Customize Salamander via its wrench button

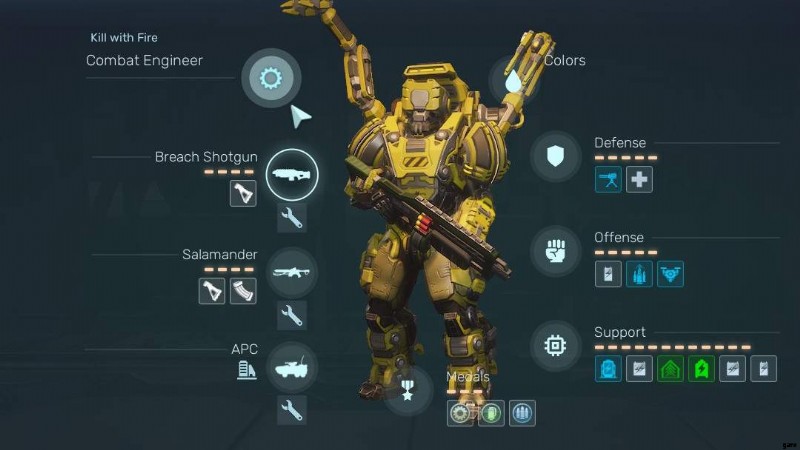coord(291,314)
